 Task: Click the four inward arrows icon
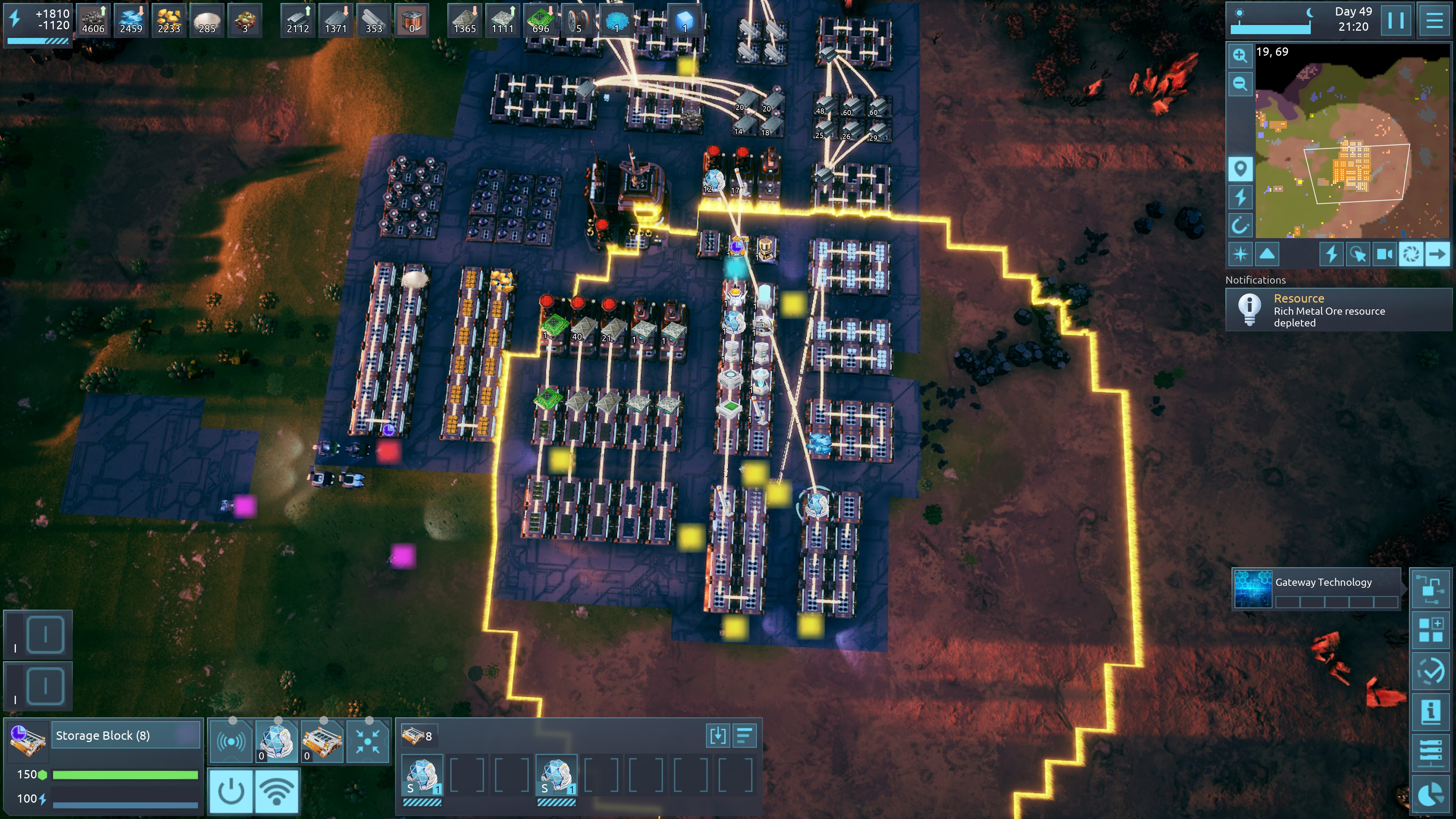[x=368, y=742]
